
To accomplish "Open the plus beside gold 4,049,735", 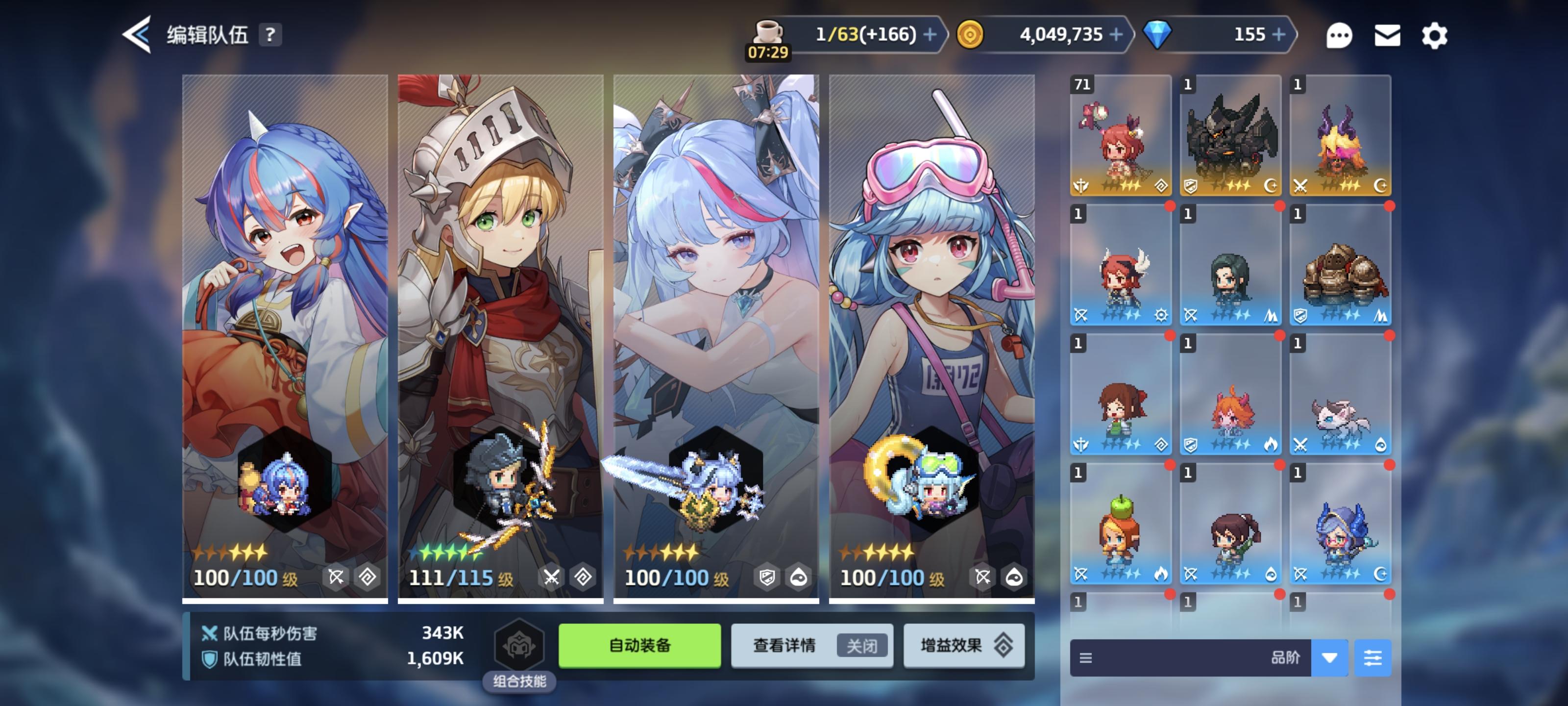I will coord(1116,35).
